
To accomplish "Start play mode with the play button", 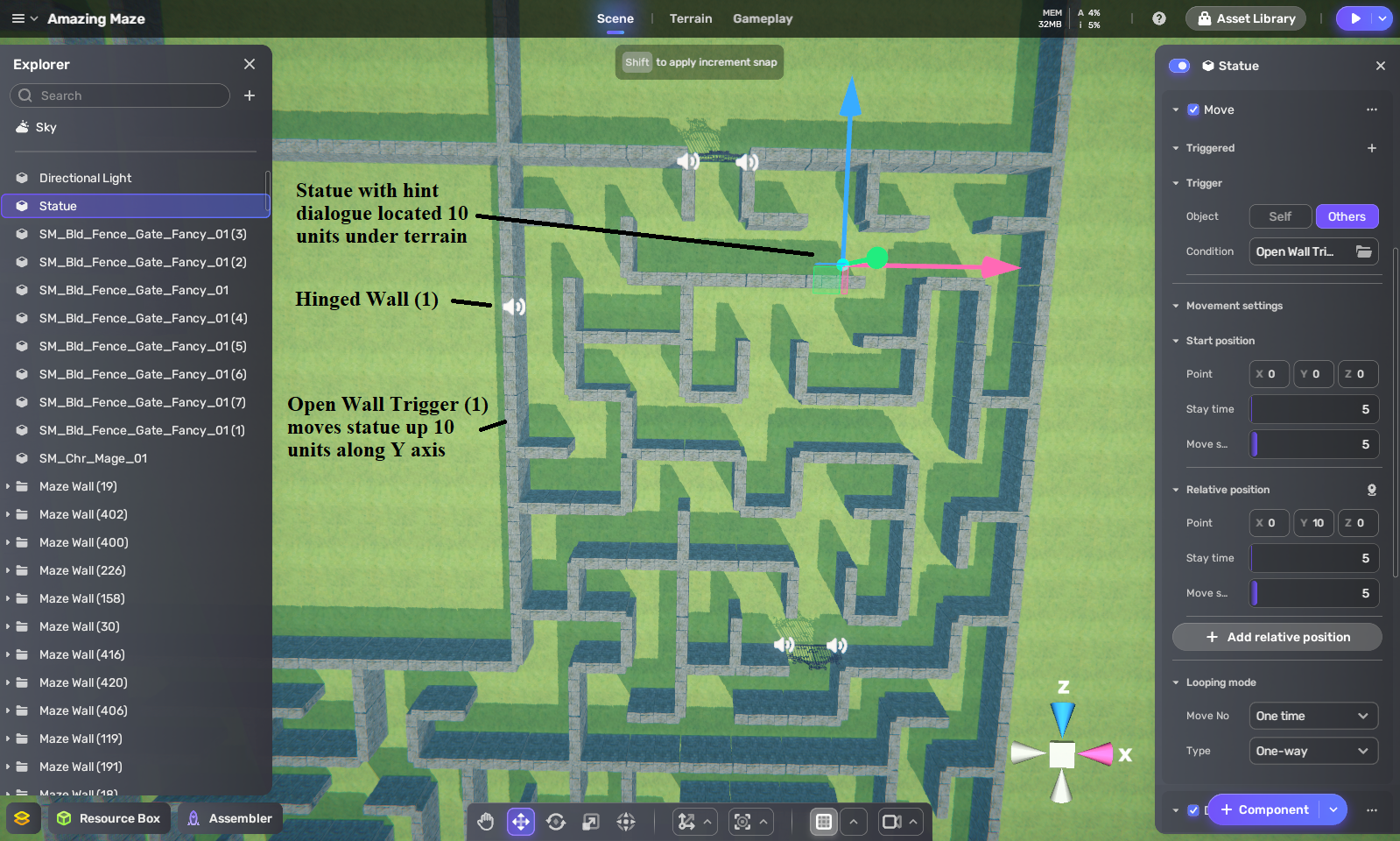I will tap(1354, 18).
